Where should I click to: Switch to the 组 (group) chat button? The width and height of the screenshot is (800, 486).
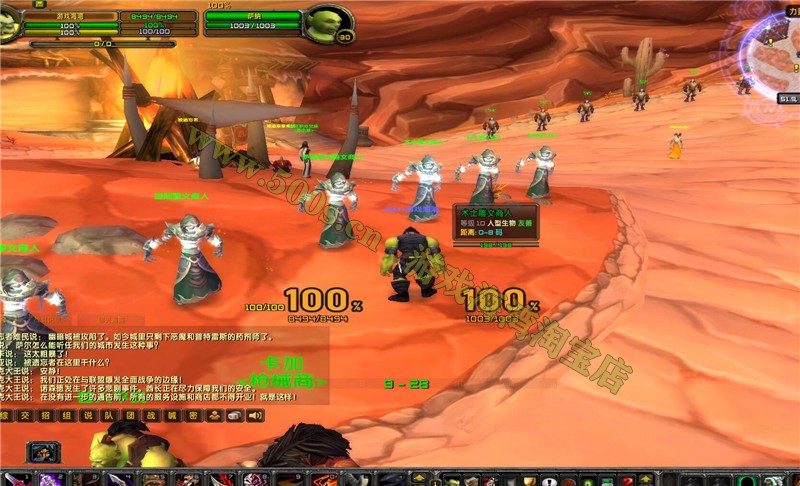[x=67, y=414]
